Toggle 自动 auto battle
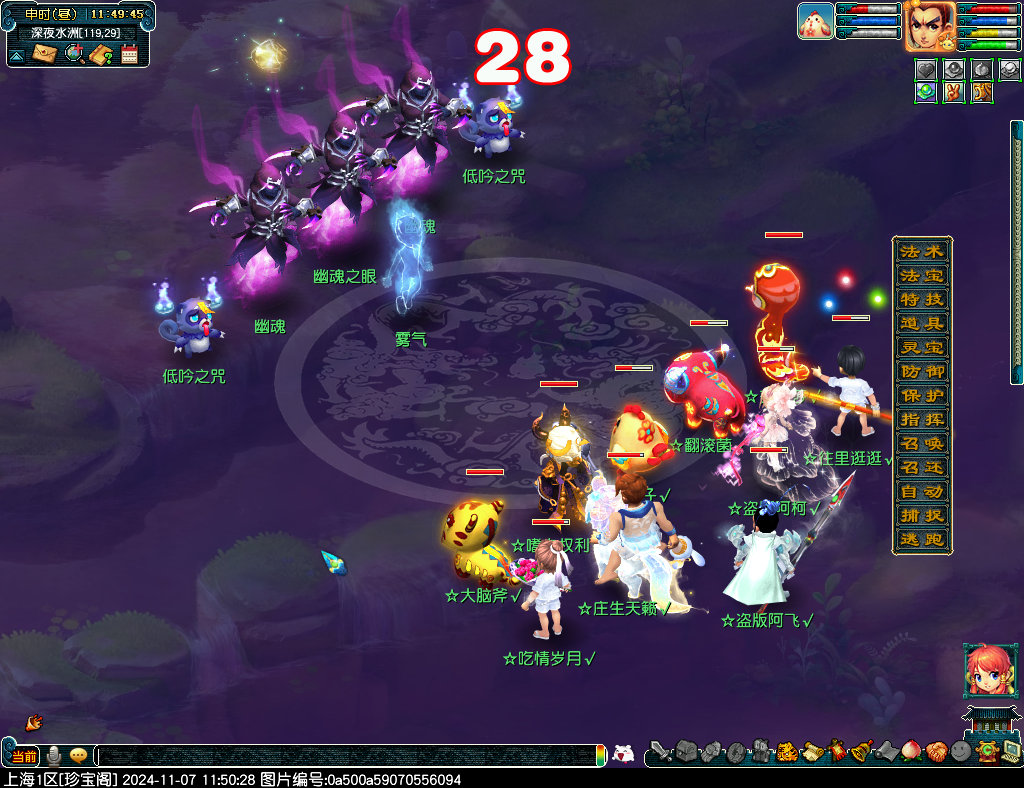This screenshot has width=1024, height=788. pos(921,492)
